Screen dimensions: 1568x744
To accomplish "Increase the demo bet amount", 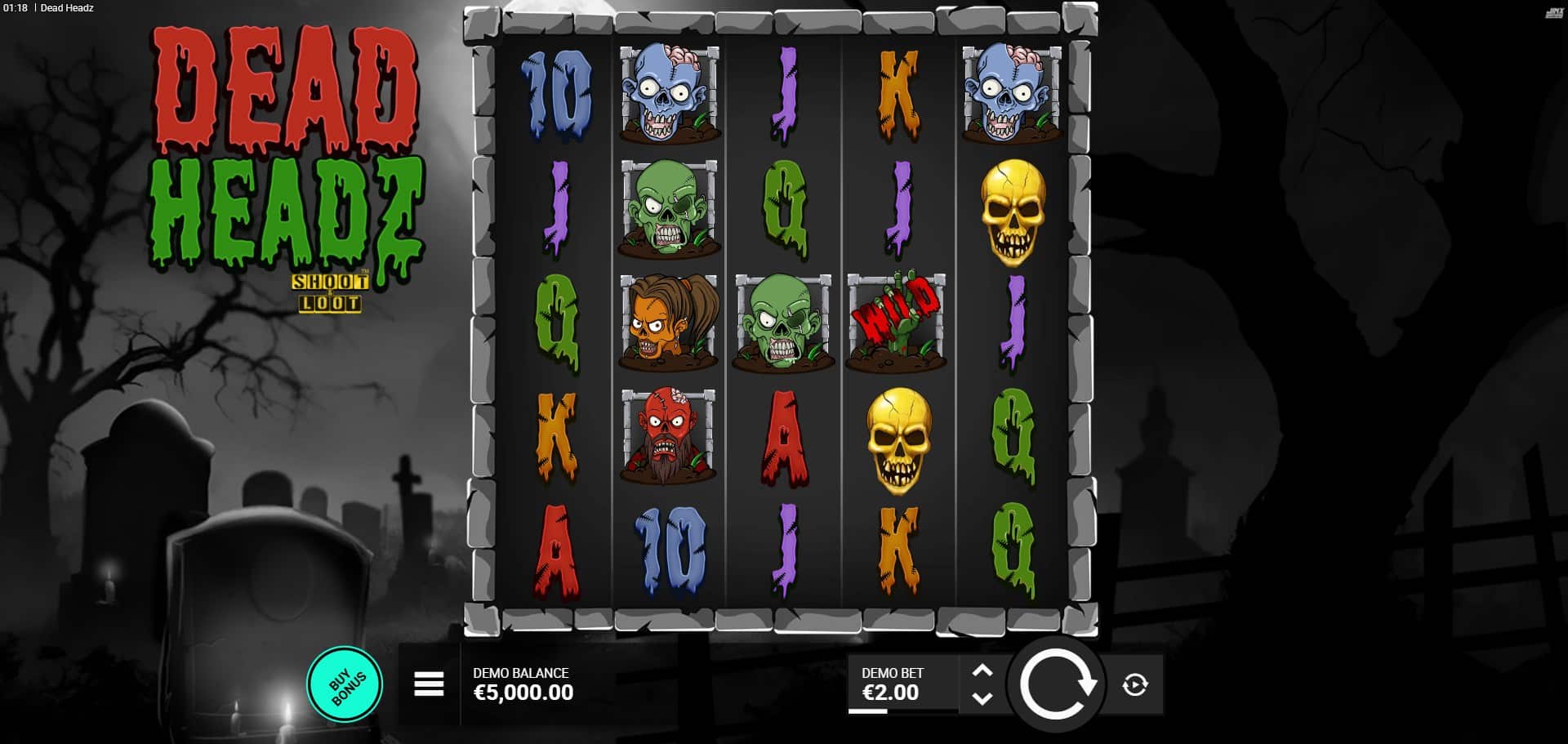I will 982,671.
